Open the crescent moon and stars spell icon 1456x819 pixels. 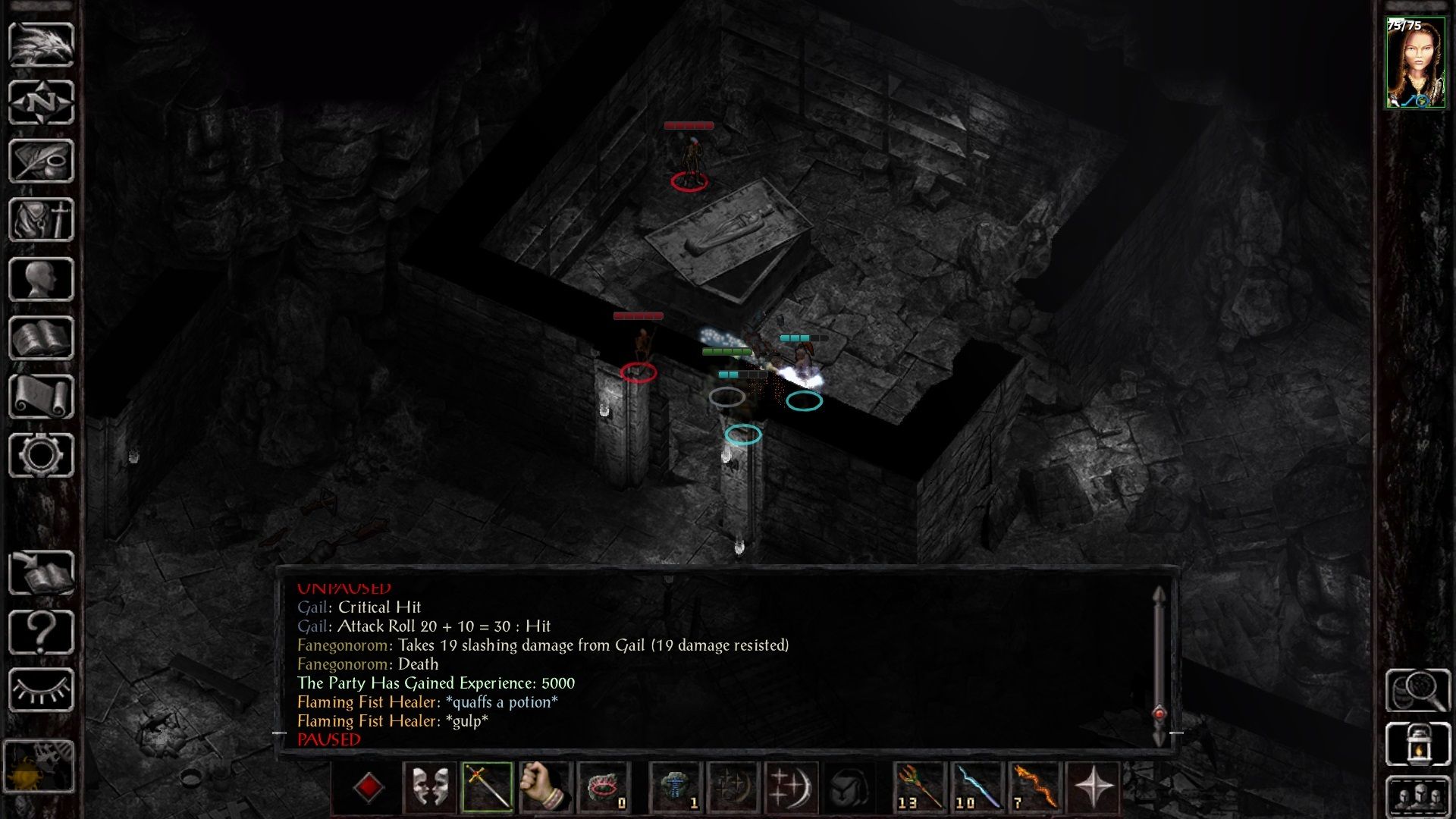tap(789, 787)
